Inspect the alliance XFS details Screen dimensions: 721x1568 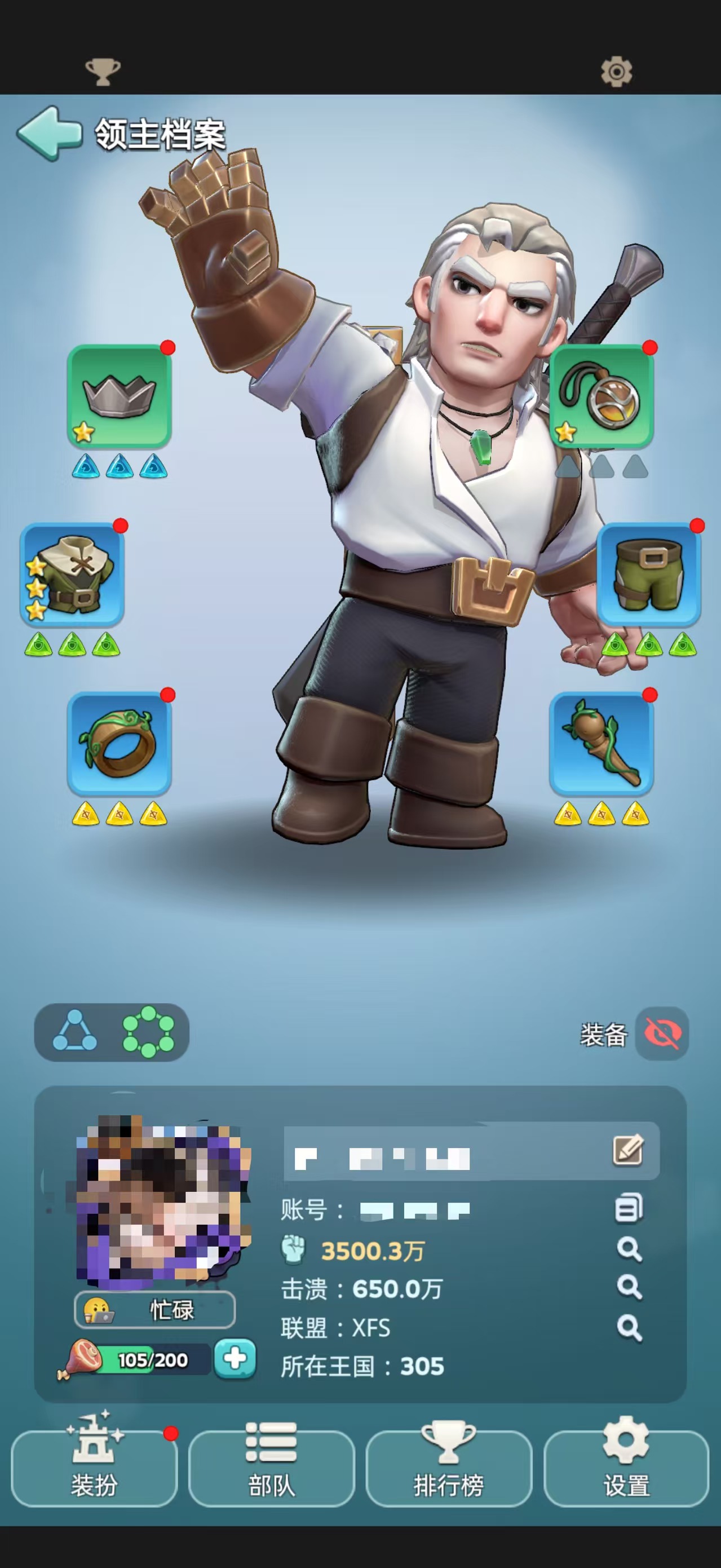click(629, 1328)
